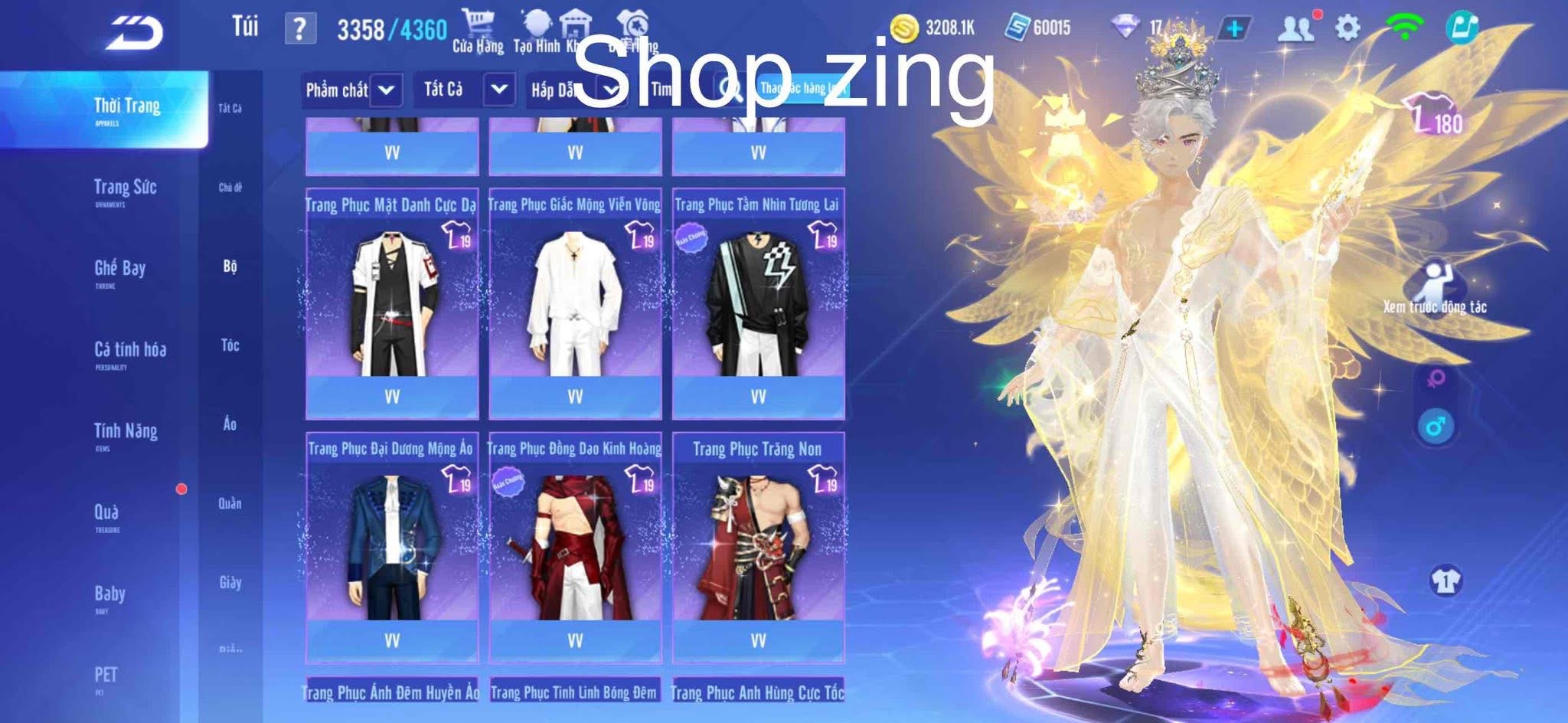Open the Hấp Dẫn sort dropdown
The width and height of the screenshot is (1568, 723).
(x=580, y=90)
